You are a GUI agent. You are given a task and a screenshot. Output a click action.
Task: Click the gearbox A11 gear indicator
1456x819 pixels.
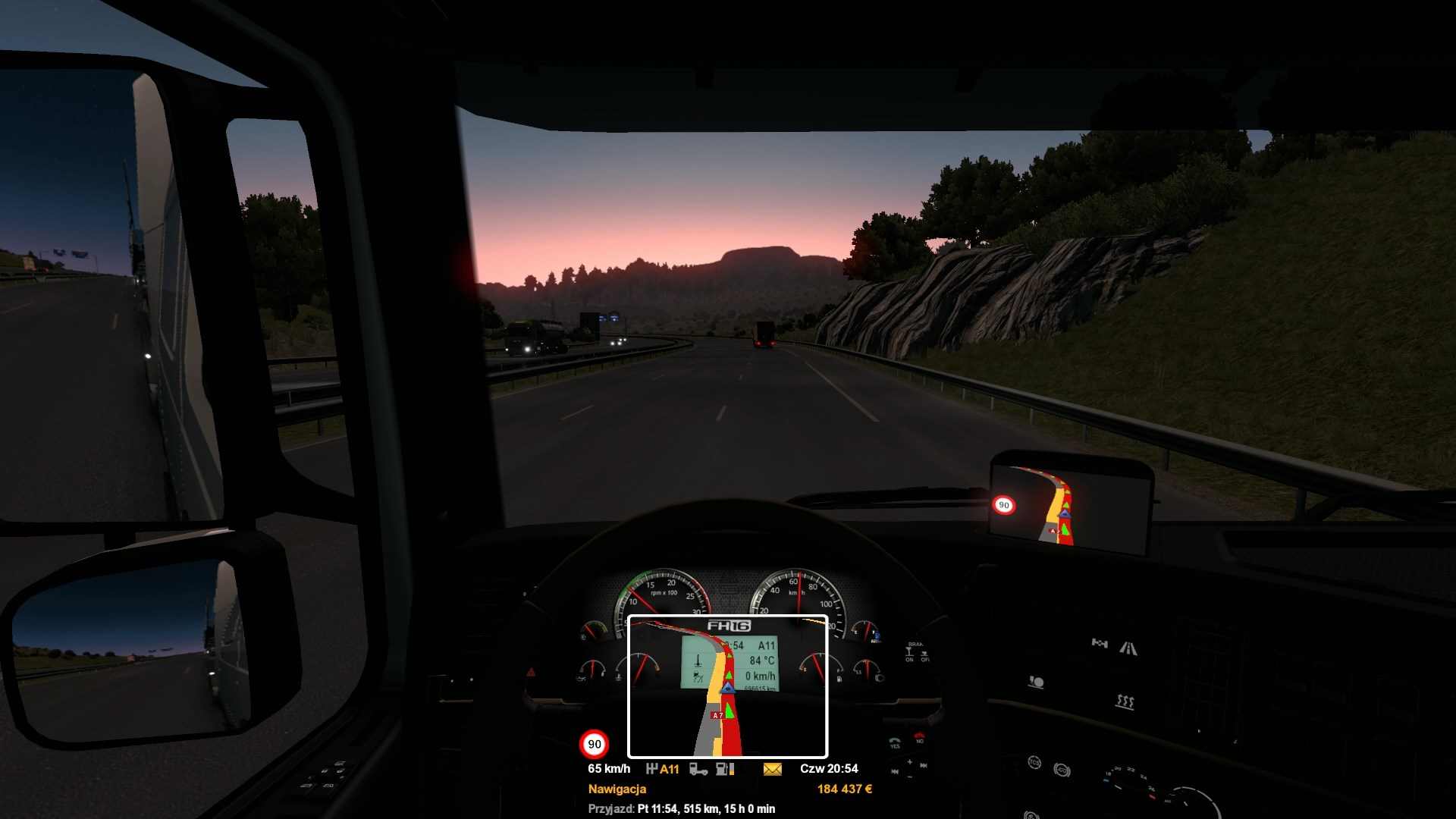(x=662, y=769)
